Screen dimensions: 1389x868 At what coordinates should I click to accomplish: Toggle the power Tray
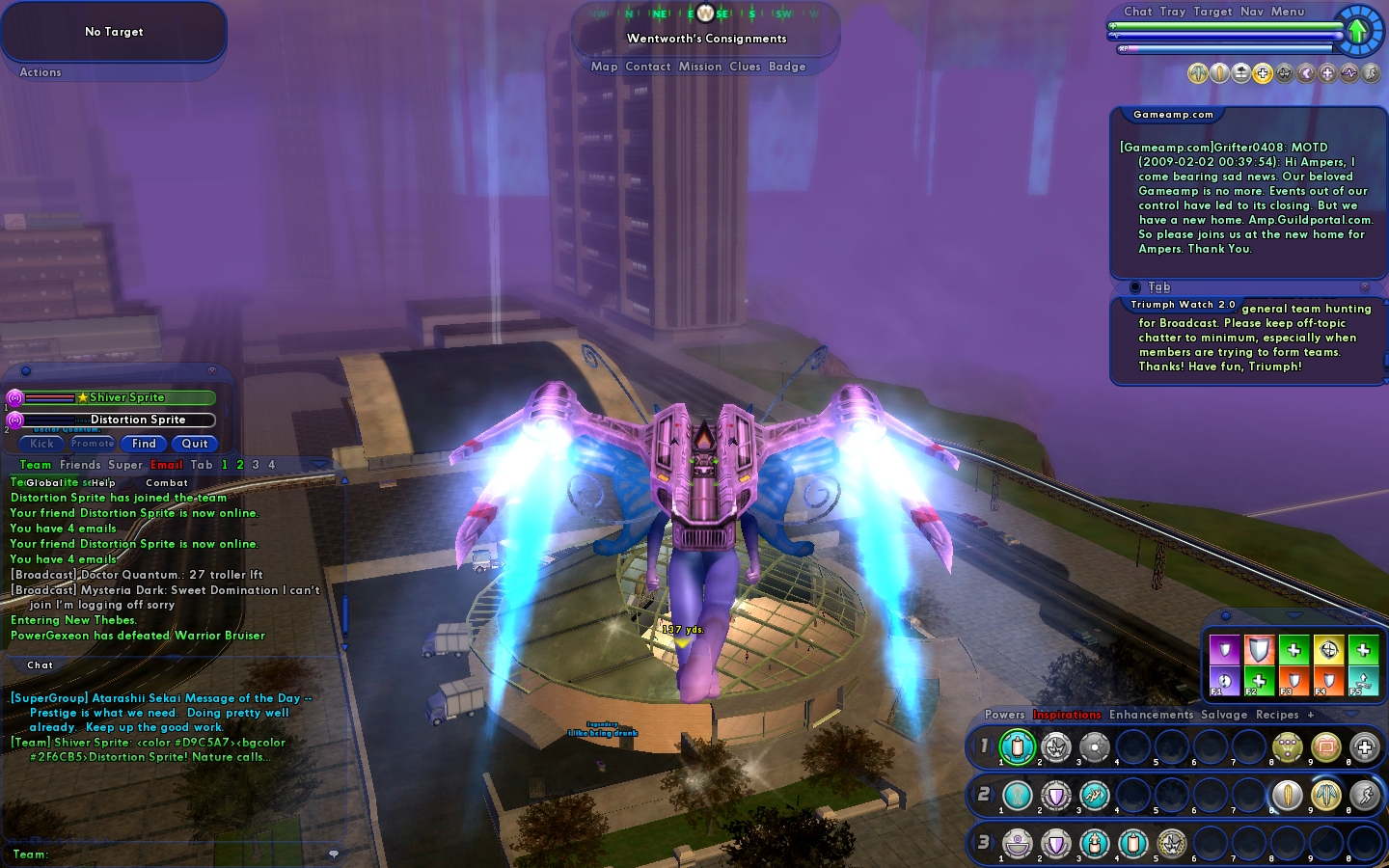1172,12
